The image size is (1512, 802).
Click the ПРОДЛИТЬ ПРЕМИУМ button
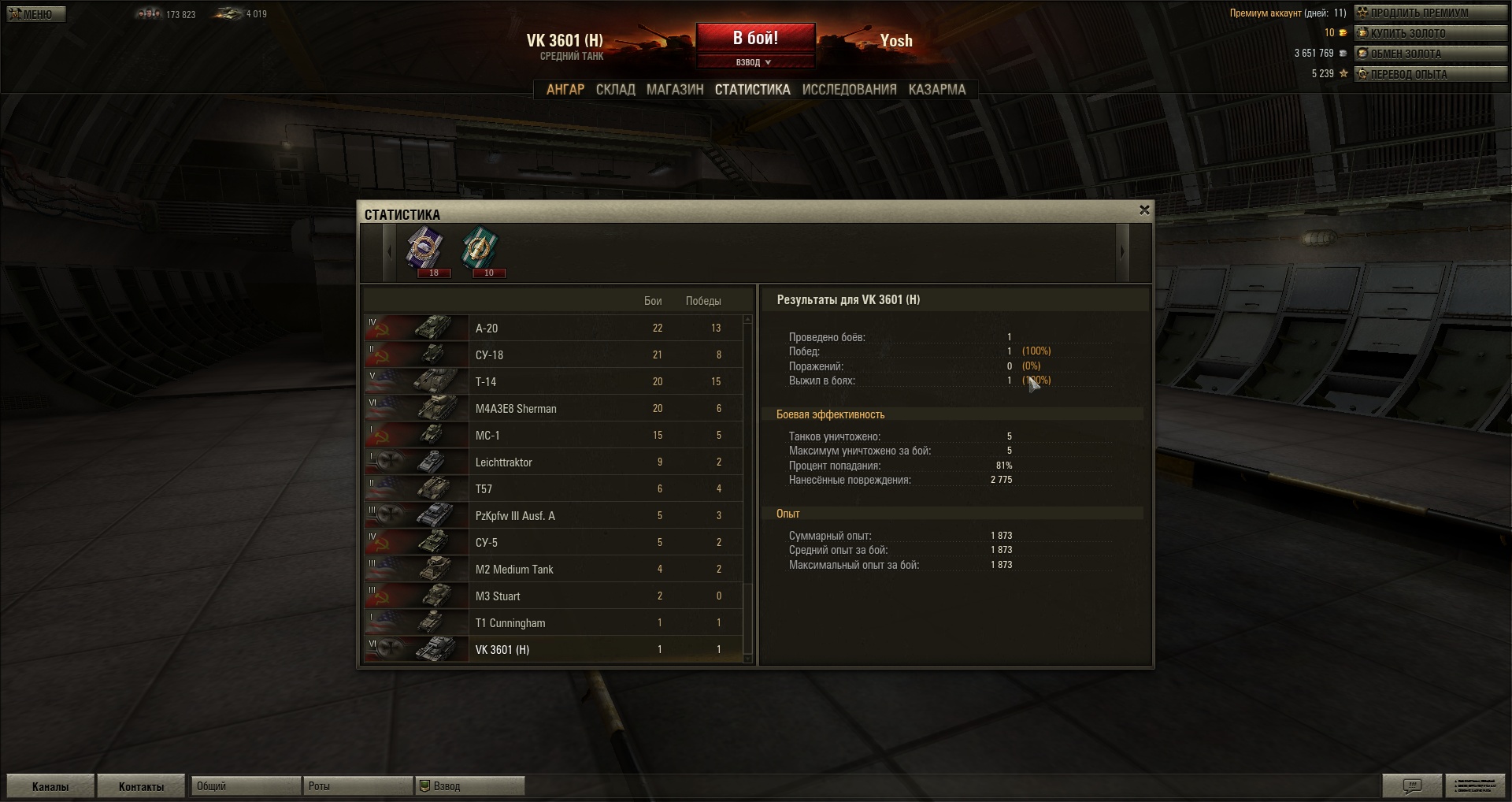[x=1429, y=13]
